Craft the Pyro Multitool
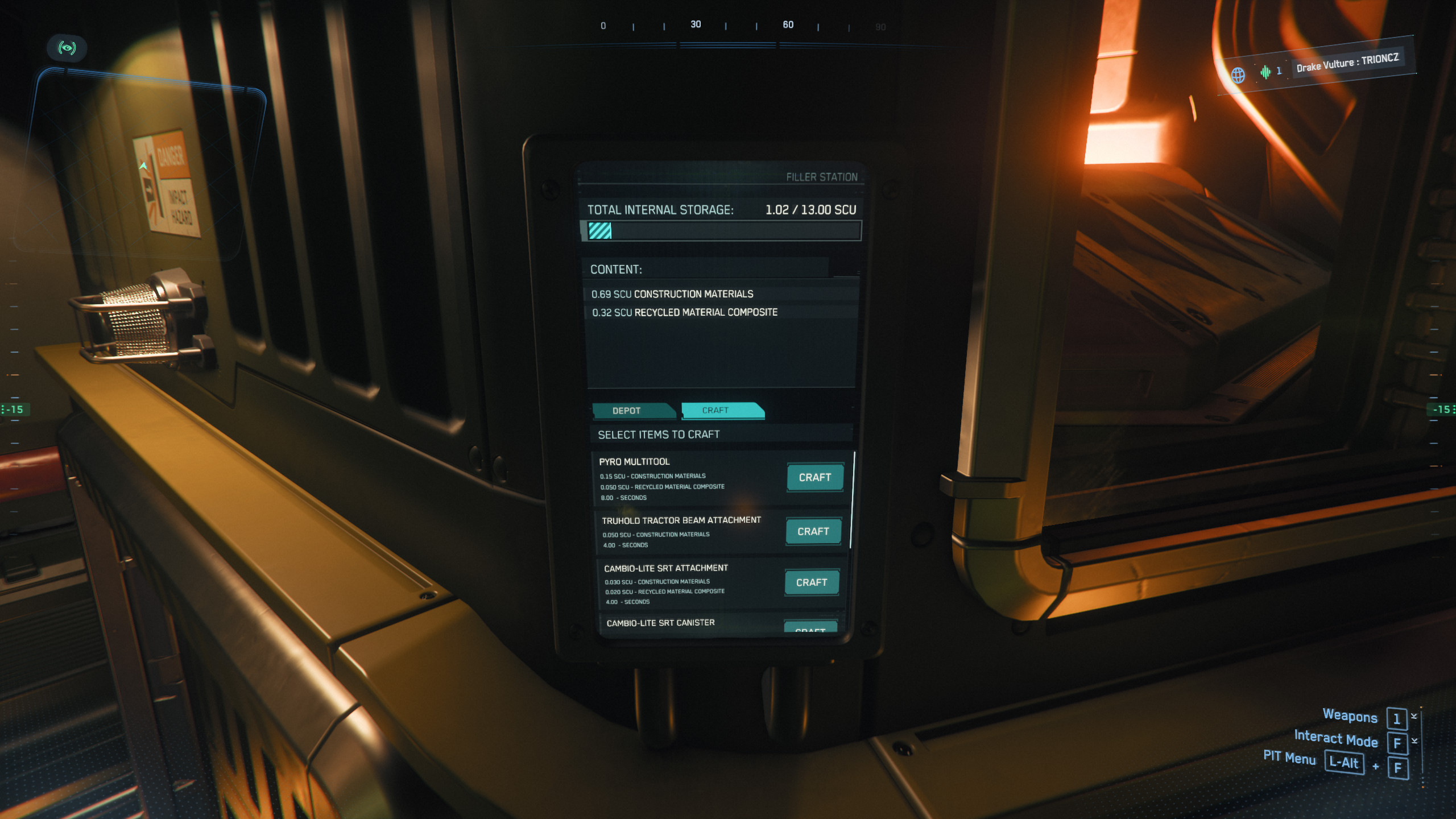1456x819 pixels. (814, 478)
